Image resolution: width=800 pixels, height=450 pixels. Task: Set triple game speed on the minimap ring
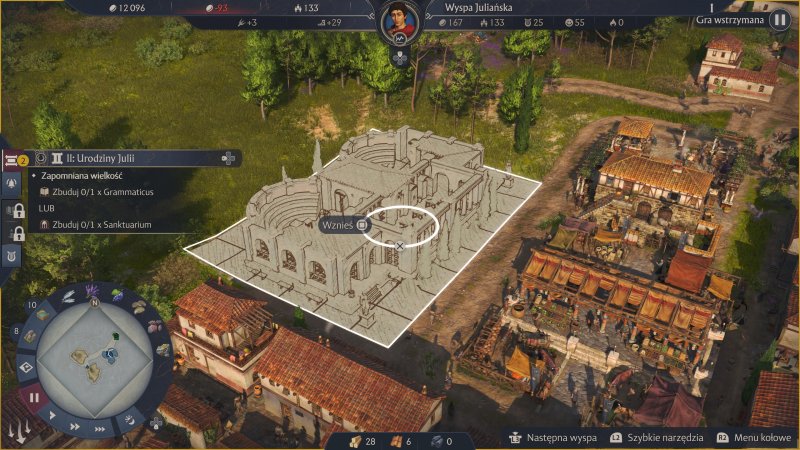pyautogui.click(x=102, y=427)
